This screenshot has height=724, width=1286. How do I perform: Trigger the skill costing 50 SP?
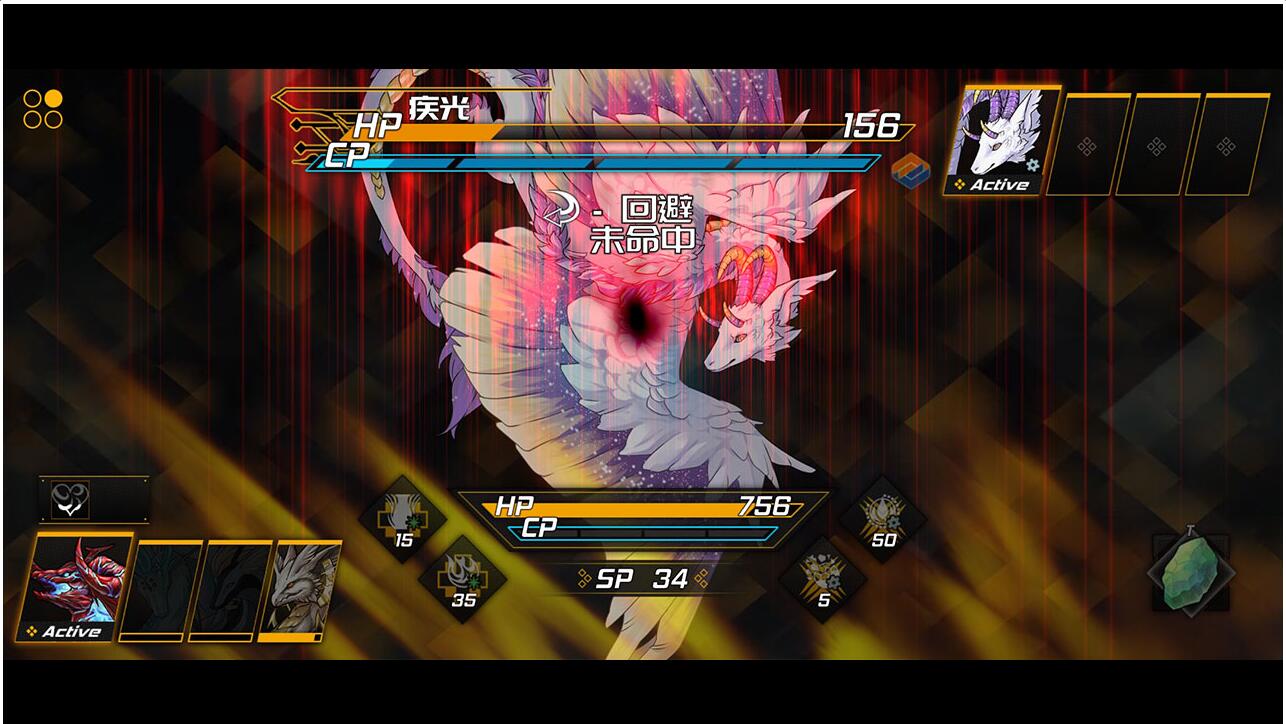click(883, 518)
